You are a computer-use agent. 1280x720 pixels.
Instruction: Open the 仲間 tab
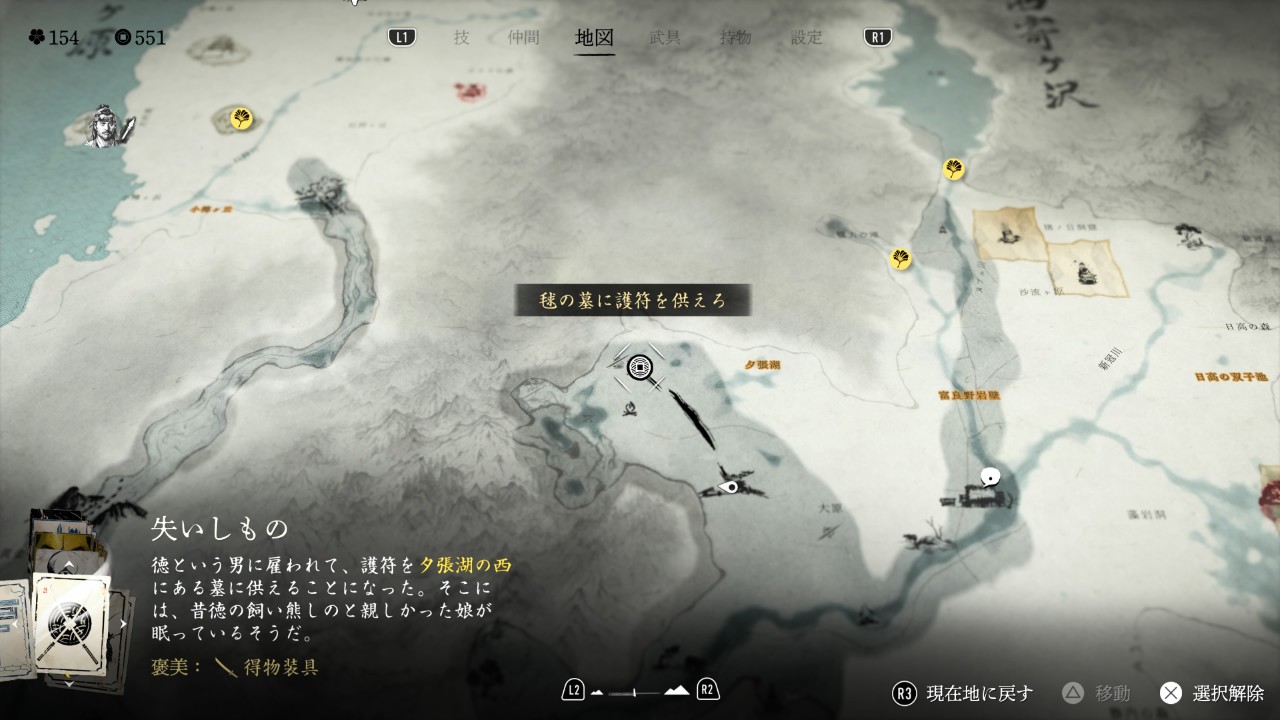523,38
